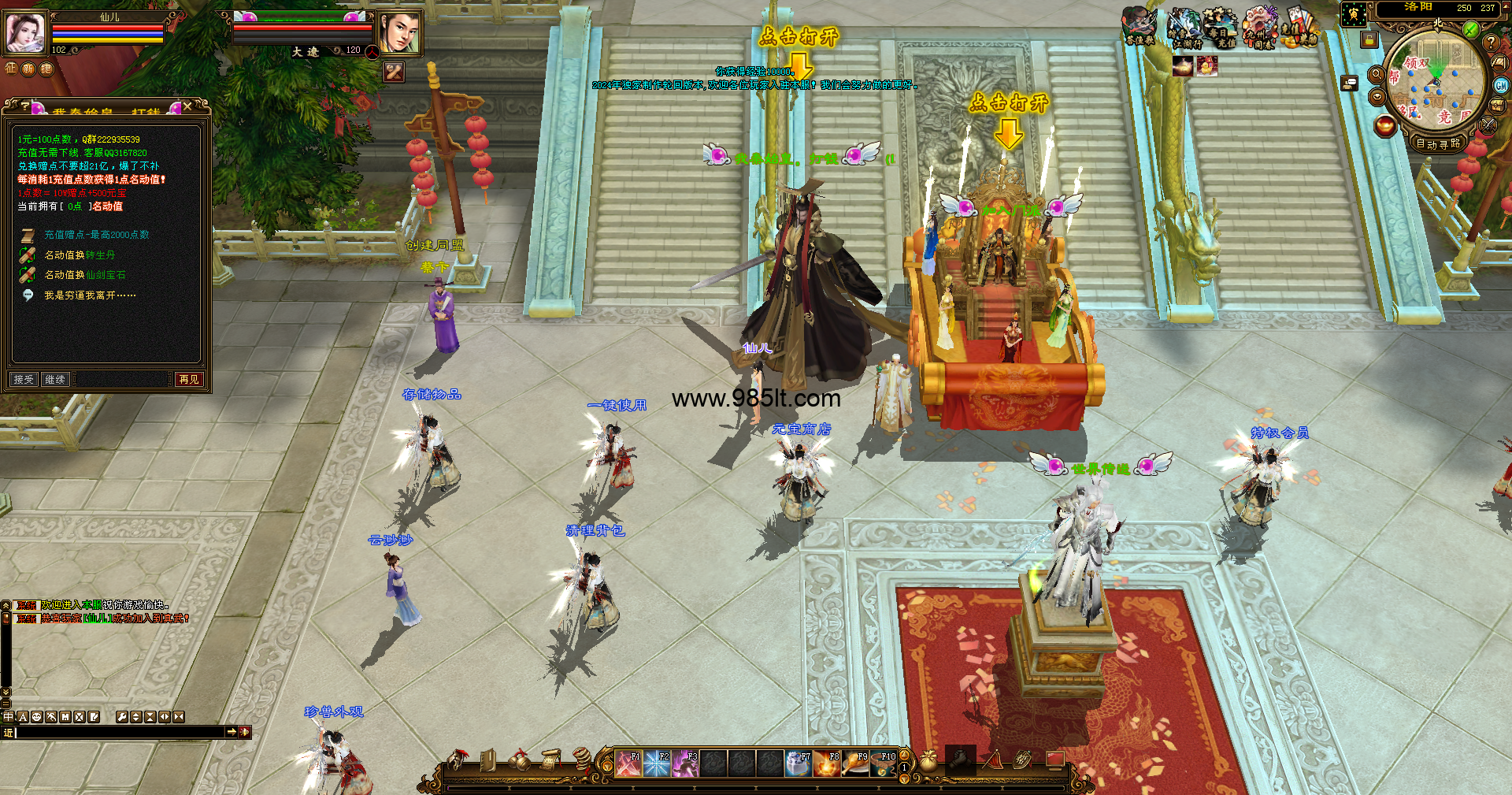
Task: Open the 充值奖励 recharge rewards icon
Action: click(1298, 28)
